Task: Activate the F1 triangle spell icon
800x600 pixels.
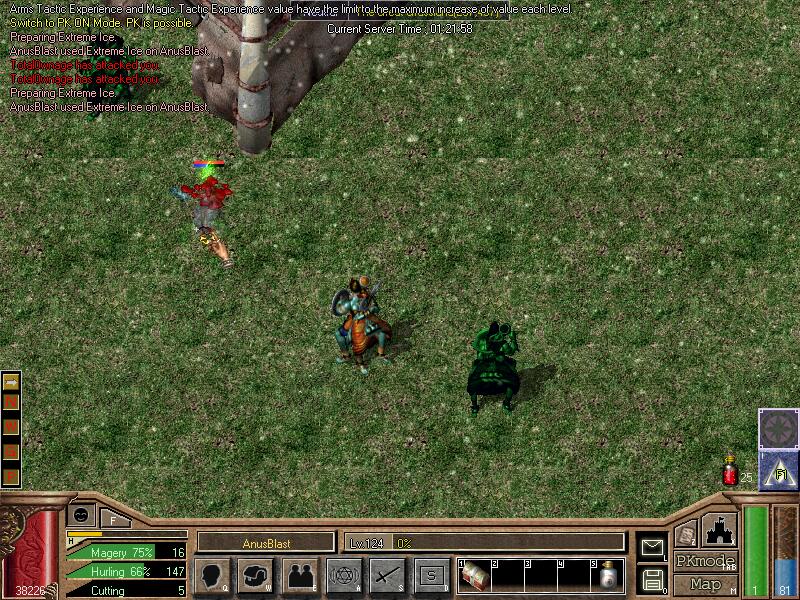Action: [x=778, y=470]
